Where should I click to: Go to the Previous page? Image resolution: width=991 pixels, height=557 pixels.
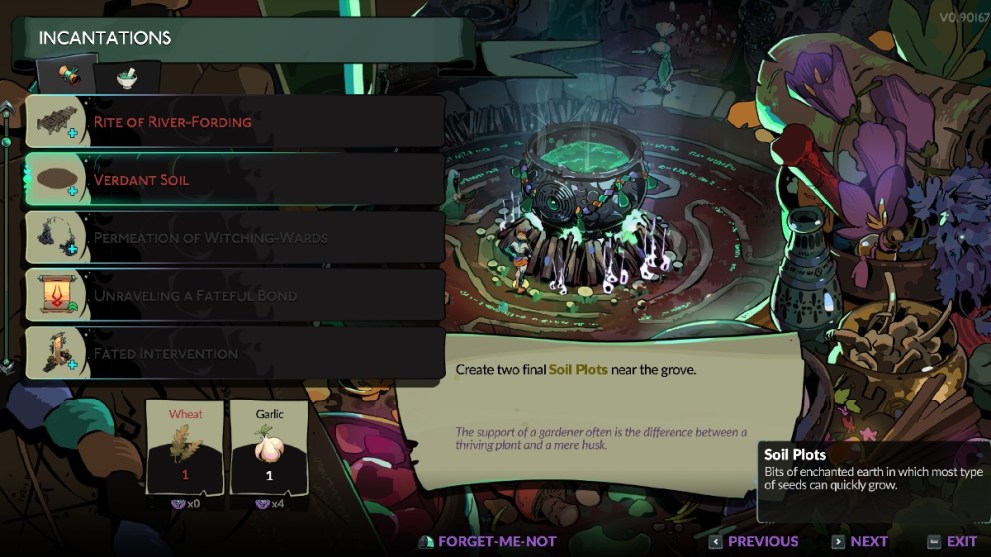[754, 541]
